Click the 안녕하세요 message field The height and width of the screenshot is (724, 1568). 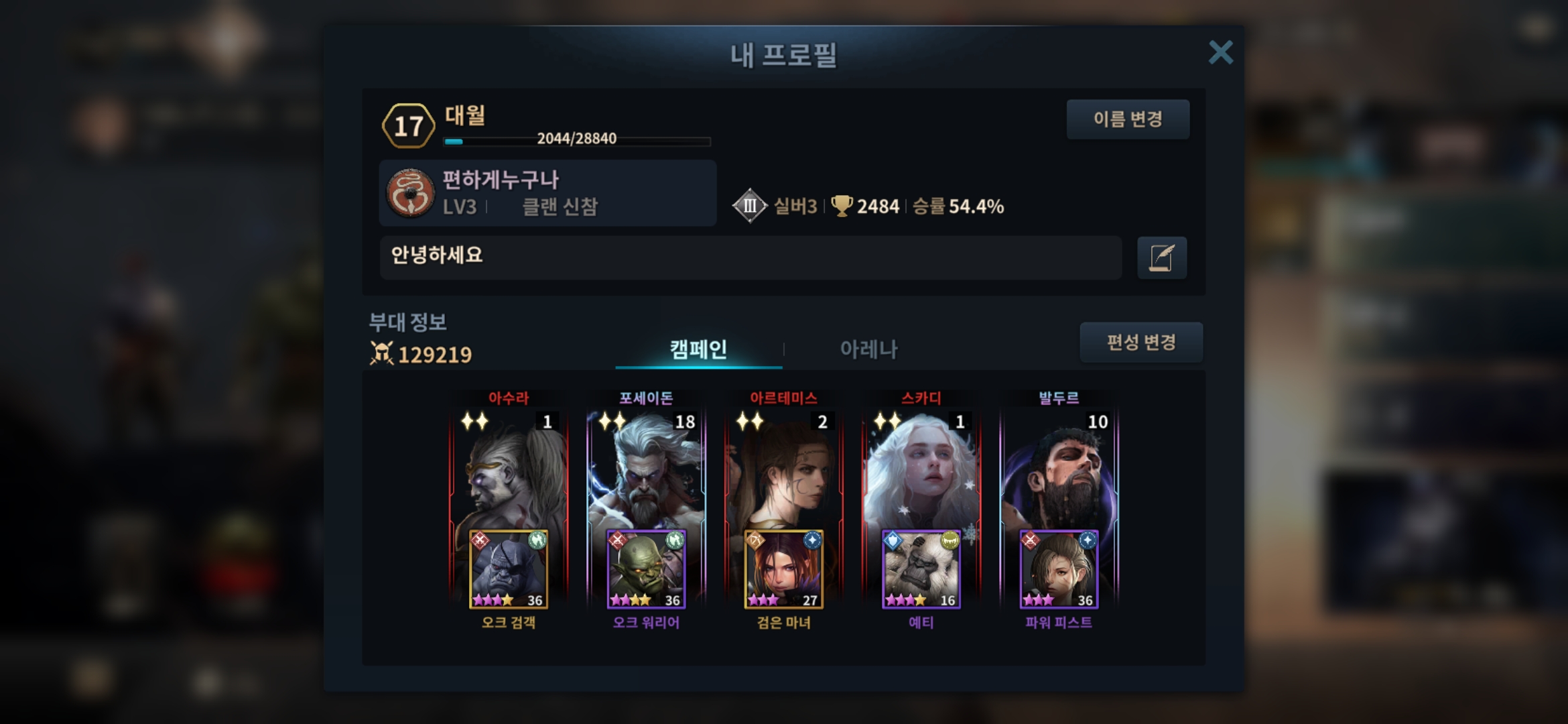point(750,257)
